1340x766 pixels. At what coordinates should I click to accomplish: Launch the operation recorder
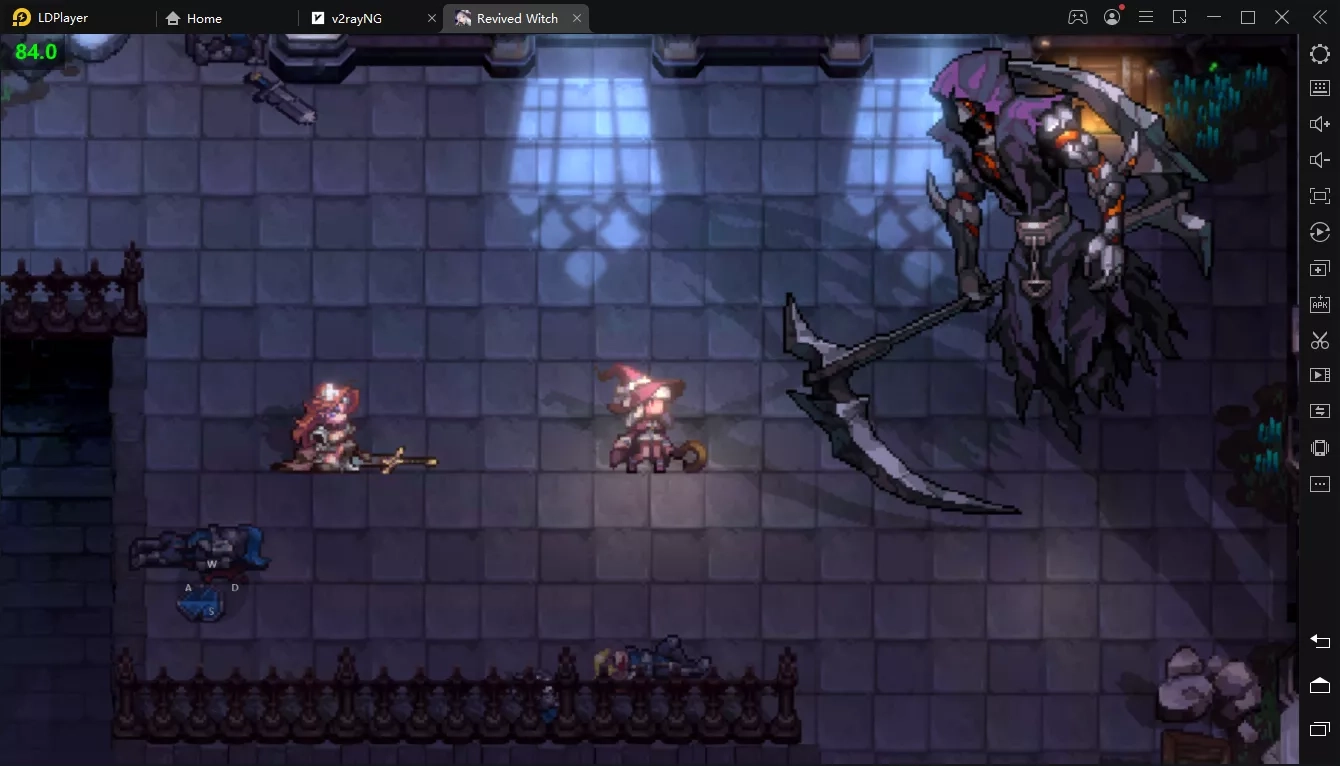coord(1320,231)
